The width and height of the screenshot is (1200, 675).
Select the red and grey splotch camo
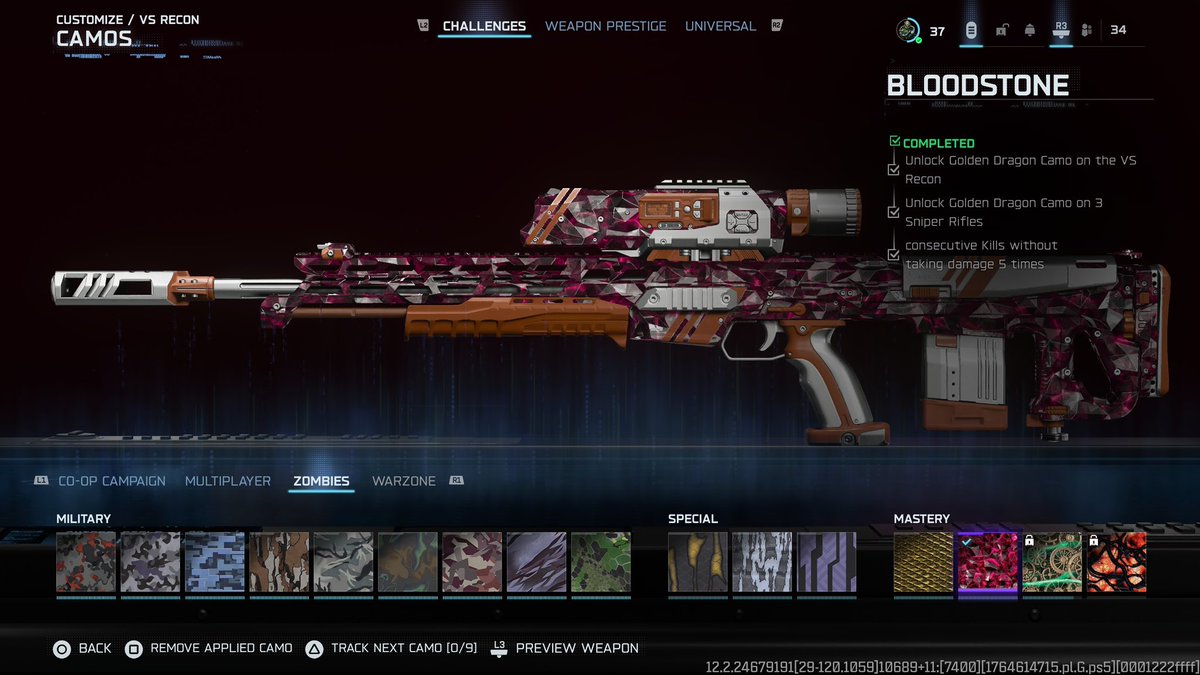click(x=86, y=562)
